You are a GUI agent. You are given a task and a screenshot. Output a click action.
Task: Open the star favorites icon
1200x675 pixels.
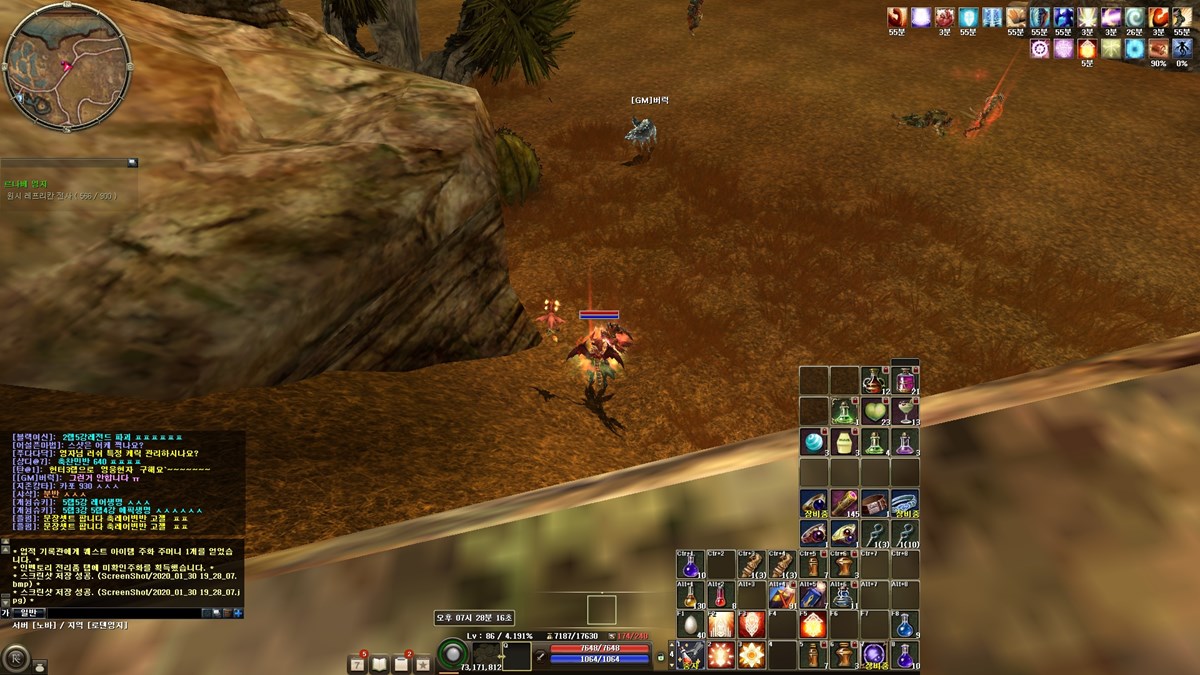[x=423, y=663]
